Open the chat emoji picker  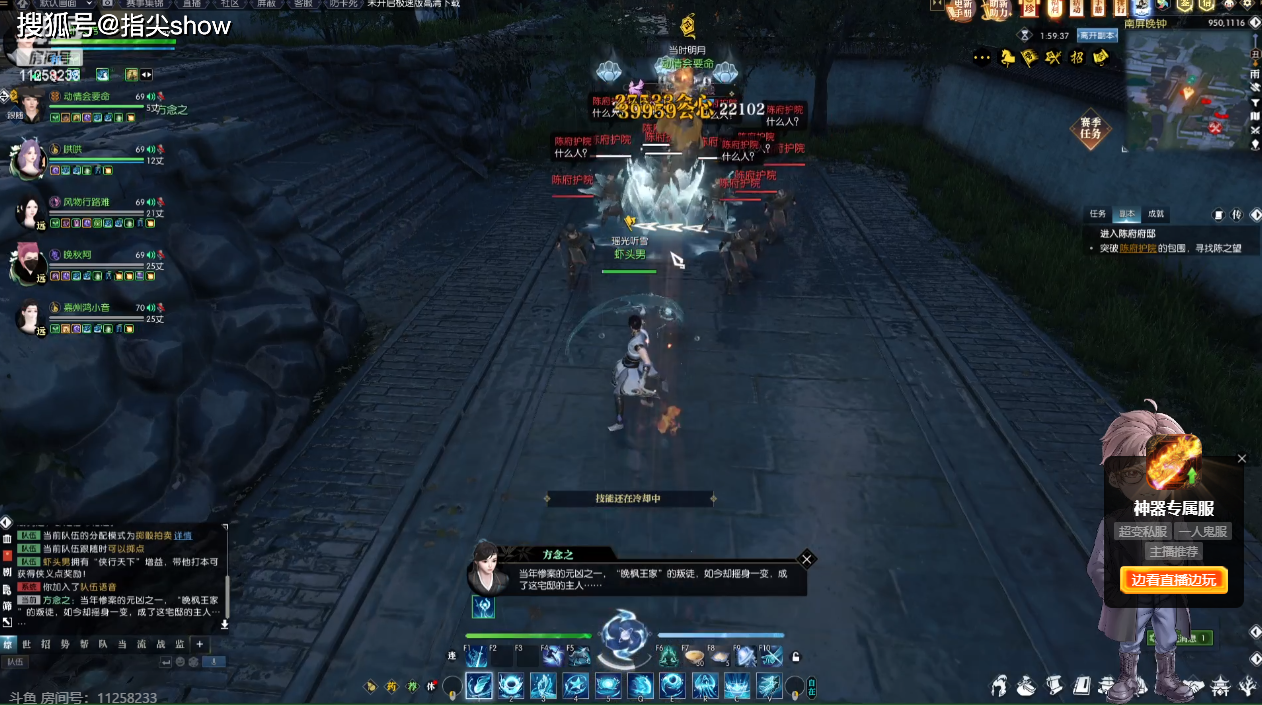pos(180,662)
